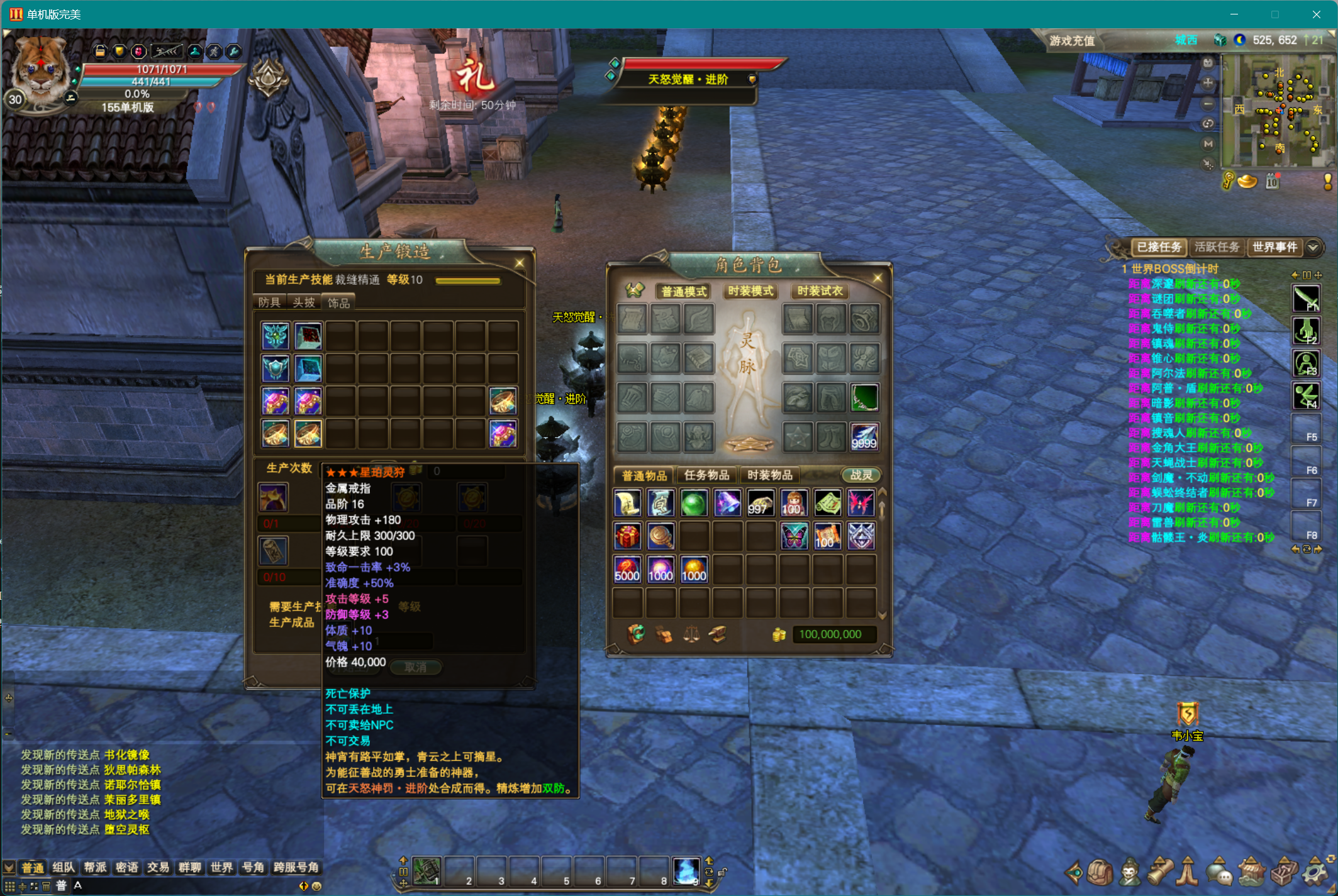This screenshot has height=896, width=1338.
Task: Select the 帮派 chat channel tab
Action: pyautogui.click(x=95, y=868)
